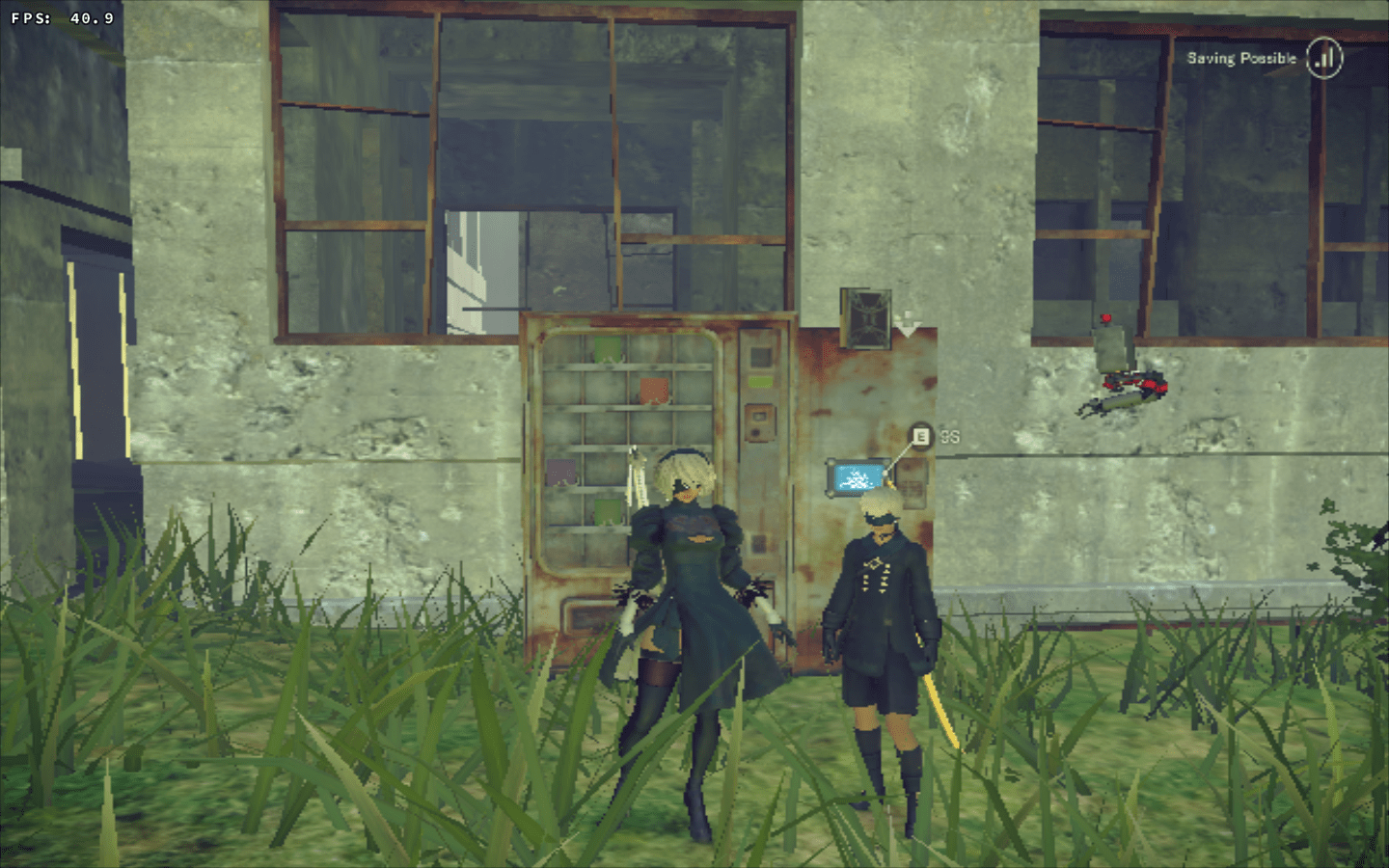Click 9S holding the golden sword
The image size is (1389, 868).
883,617
